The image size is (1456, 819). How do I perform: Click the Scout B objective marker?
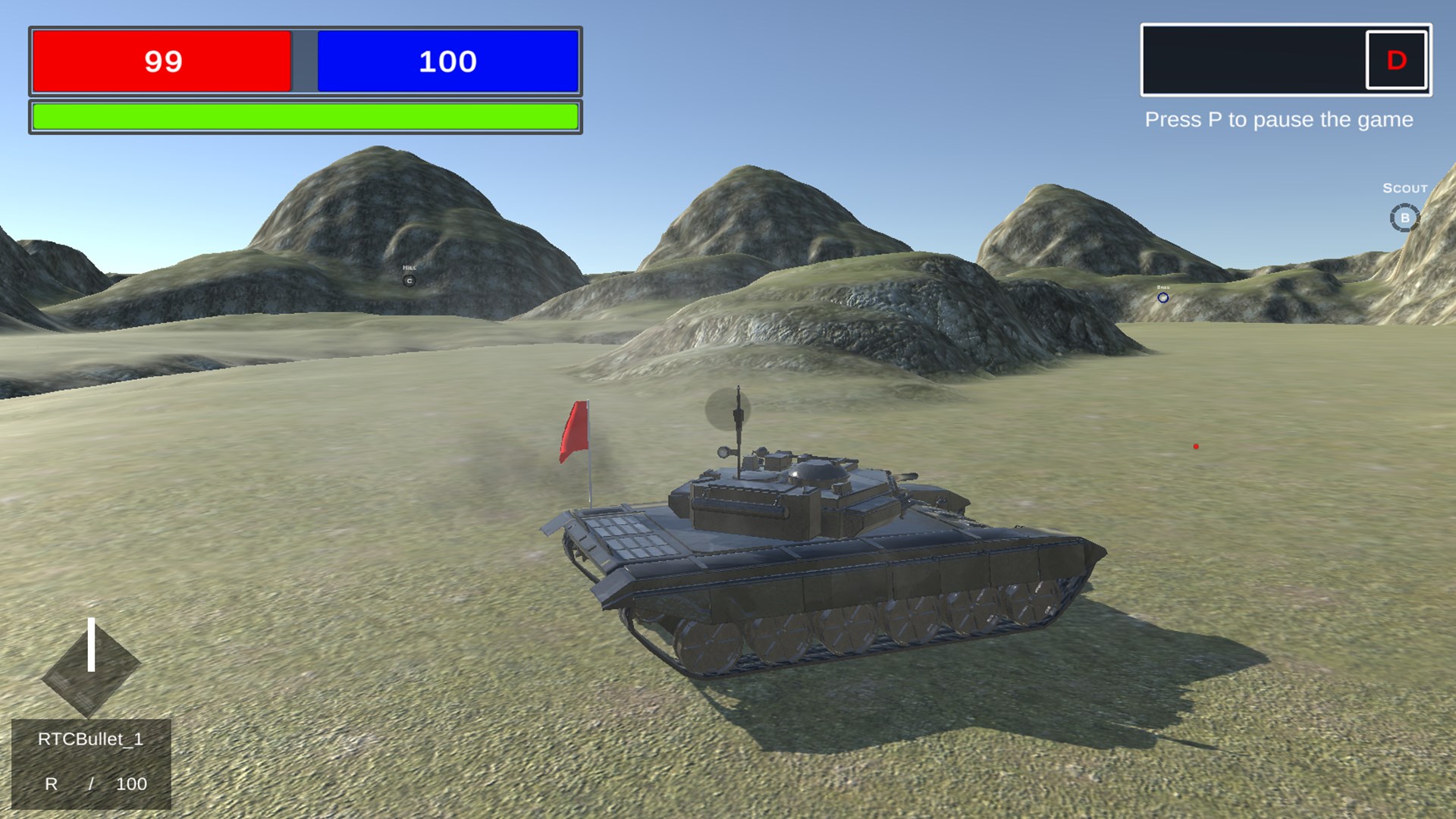point(1404,216)
